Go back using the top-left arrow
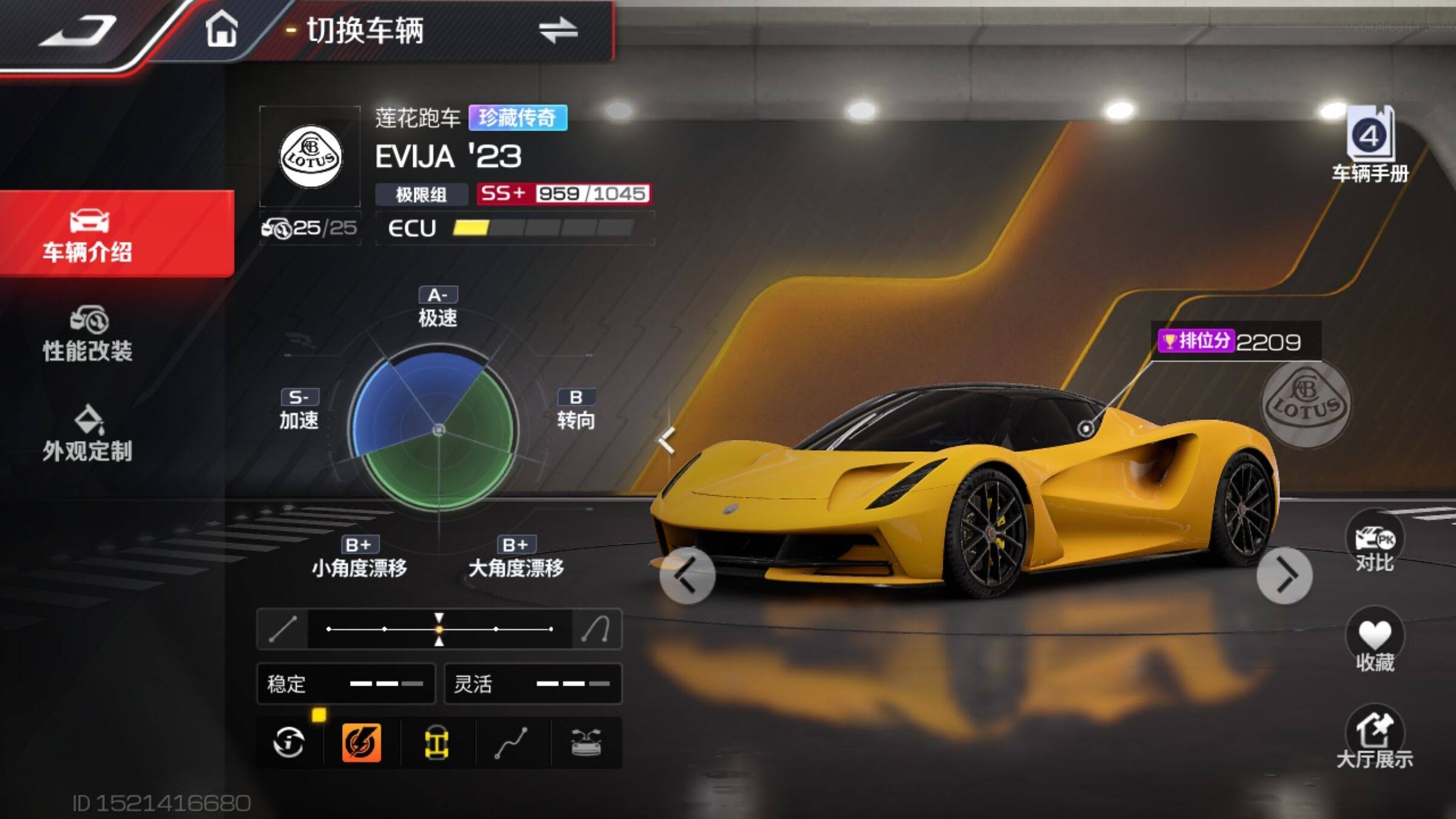This screenshot has width=1456, height=819. [79, 30]
